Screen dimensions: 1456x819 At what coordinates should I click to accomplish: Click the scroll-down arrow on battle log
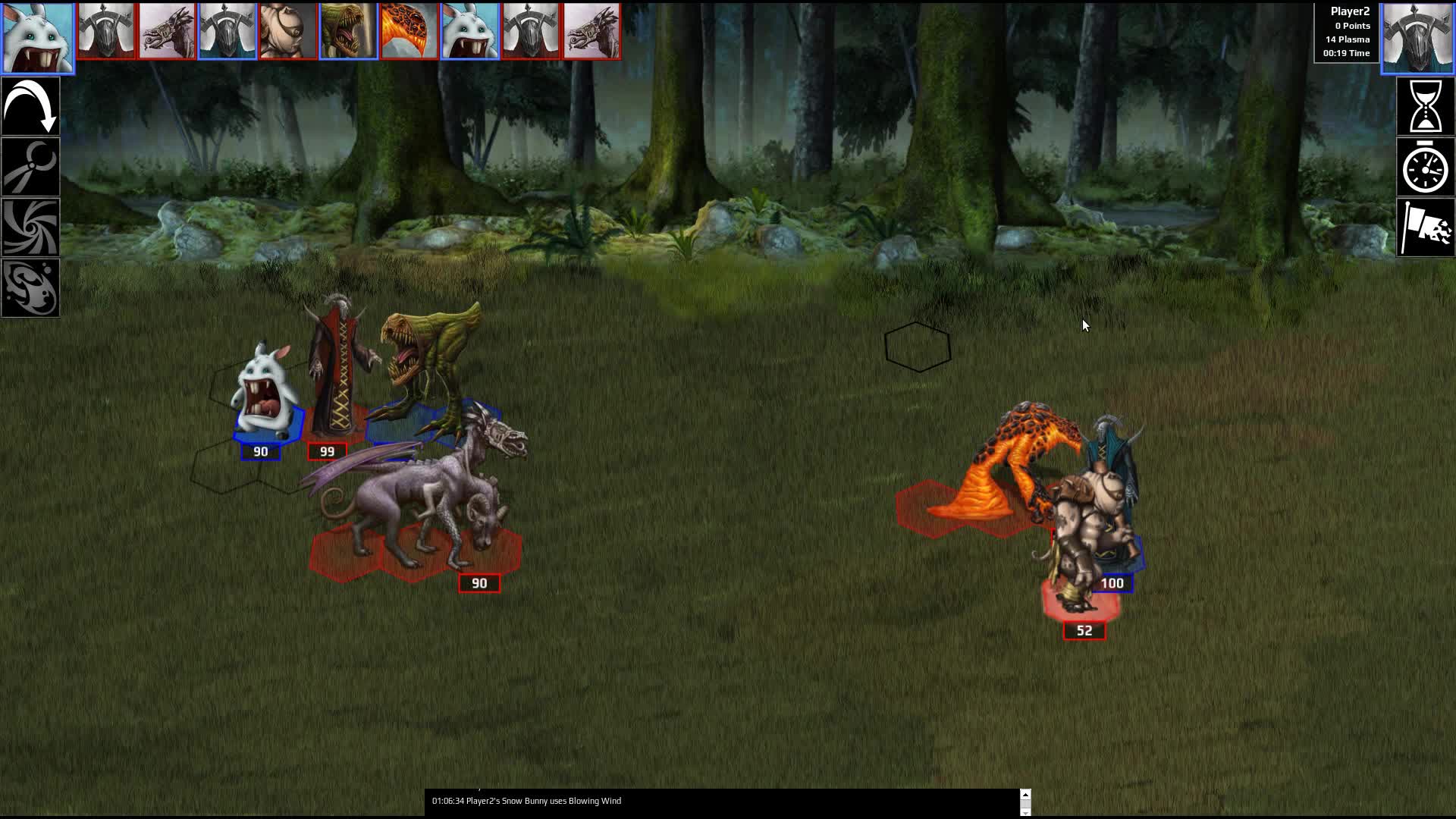tap(1027, 812)
